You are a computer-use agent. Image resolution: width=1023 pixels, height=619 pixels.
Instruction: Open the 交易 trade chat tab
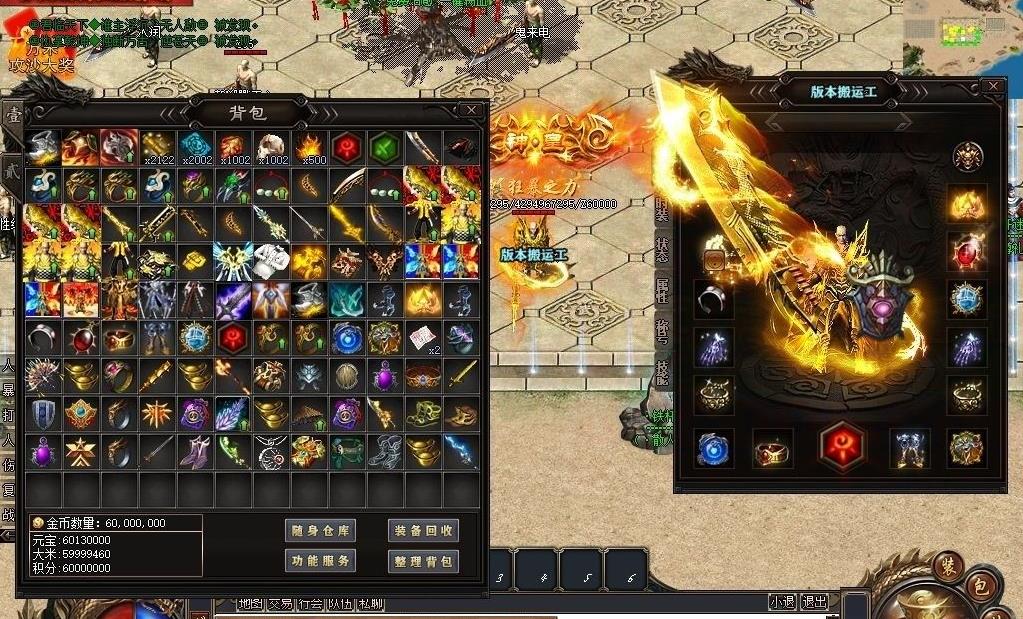[281, 604]
